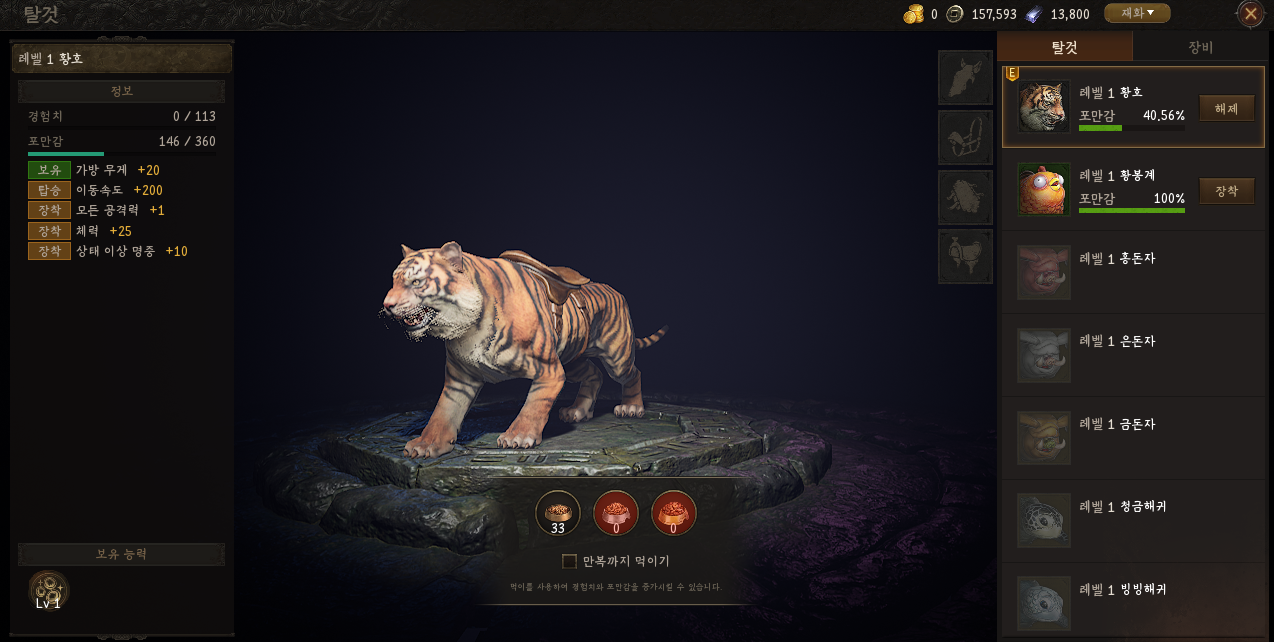This screenshot has height=642, width=1274.
Task: Close the 탈것 mount window
Action: [x=1250, y=14]
